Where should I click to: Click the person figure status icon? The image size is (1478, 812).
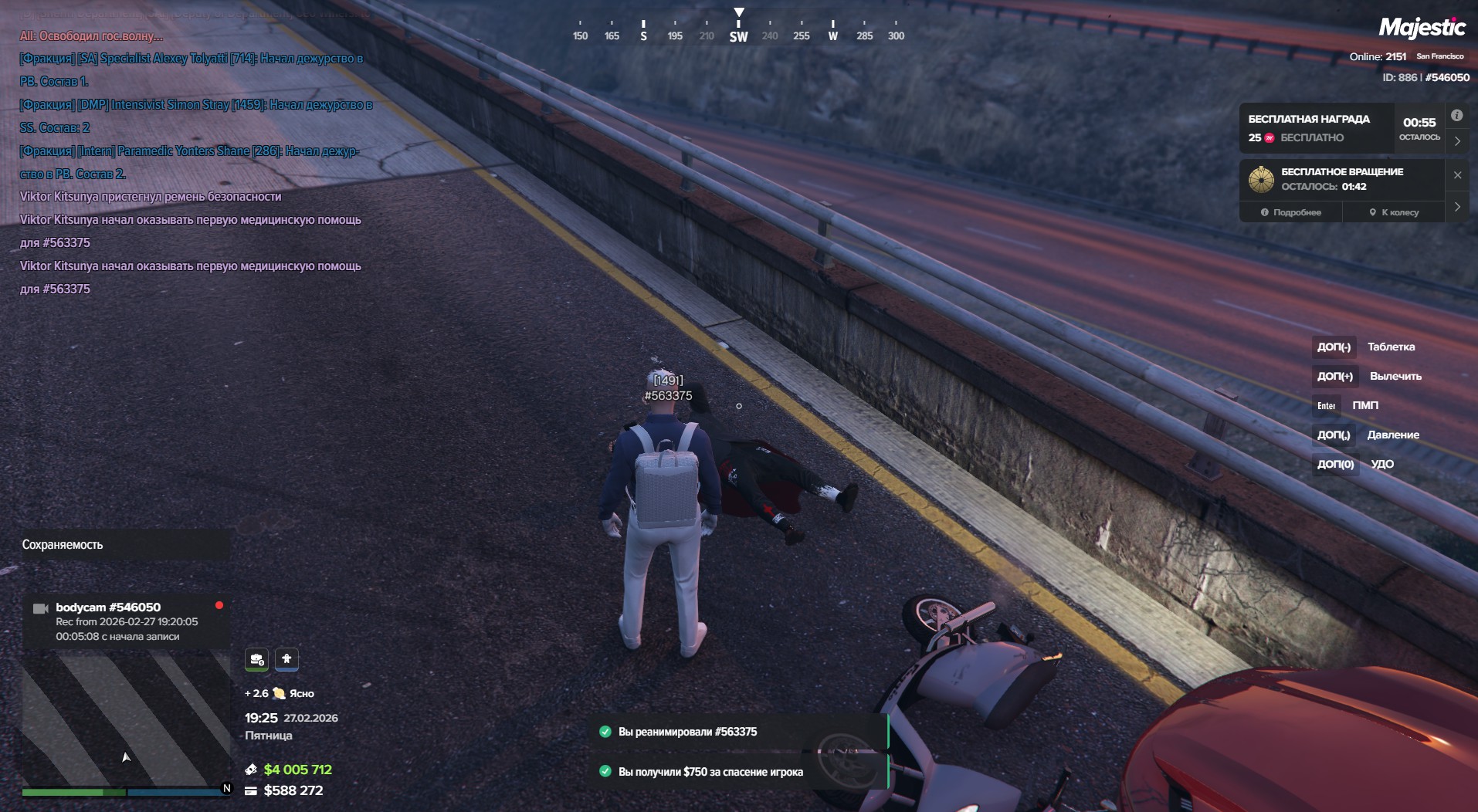(286, 659)
